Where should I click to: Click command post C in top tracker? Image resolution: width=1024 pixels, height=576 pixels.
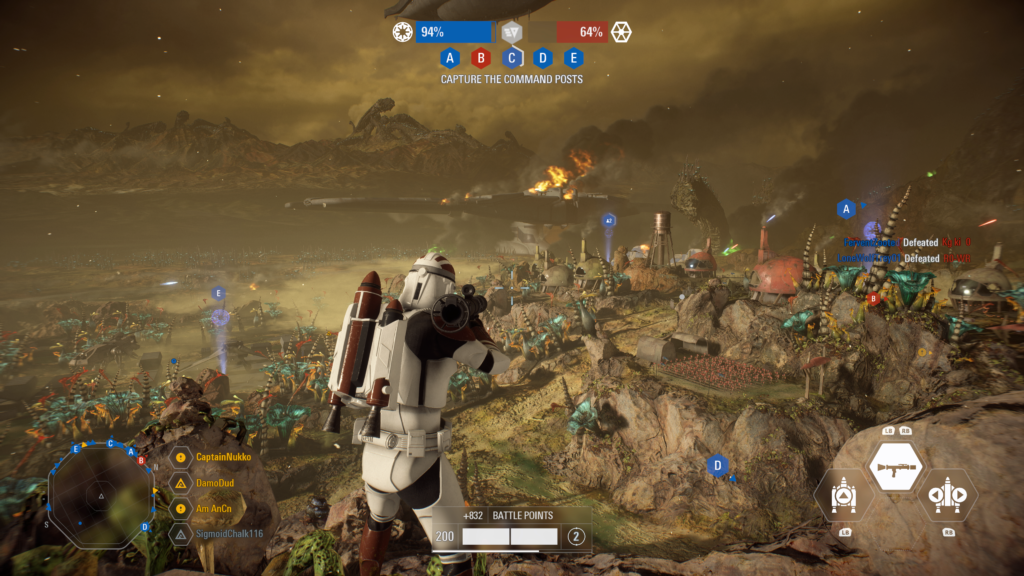(x=511, y=58)
